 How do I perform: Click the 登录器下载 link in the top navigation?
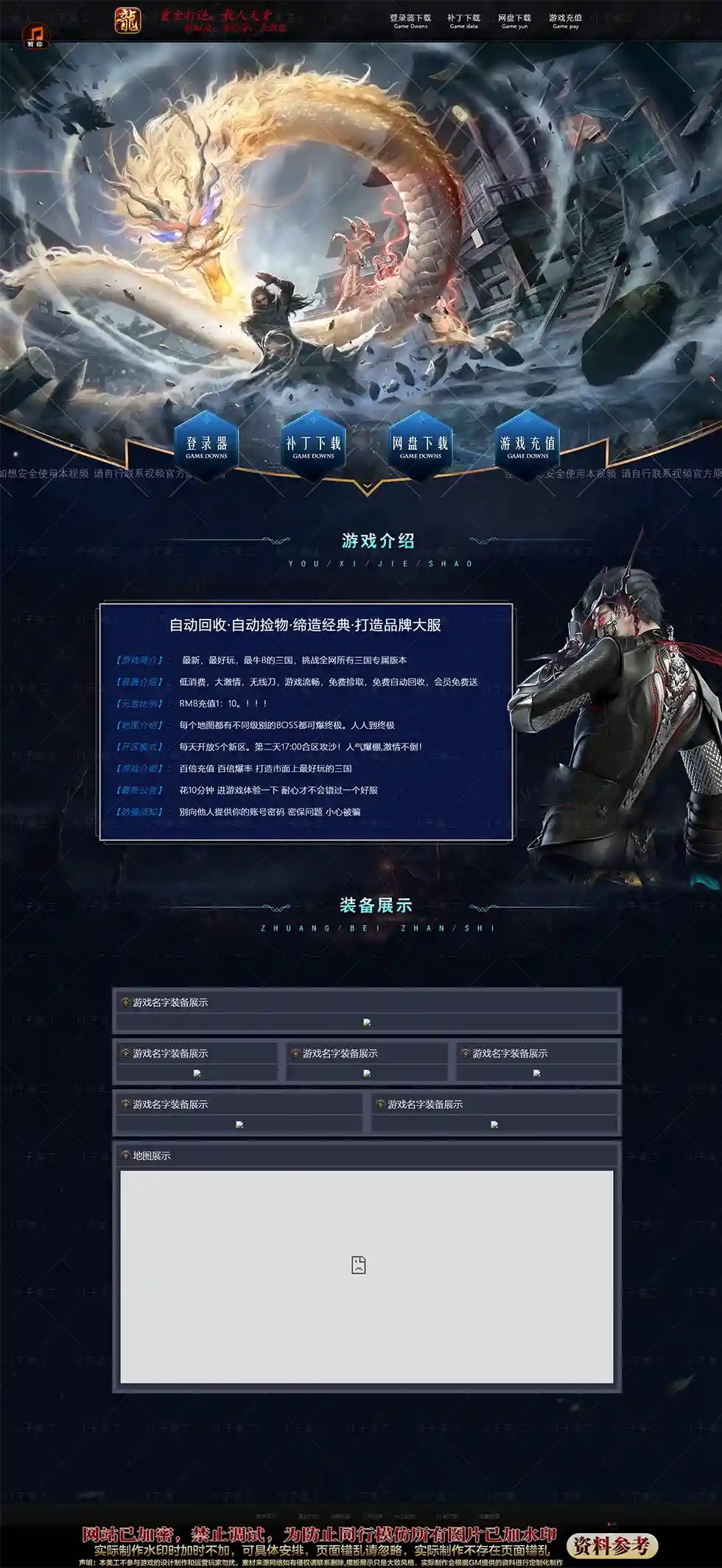point(410,21)
